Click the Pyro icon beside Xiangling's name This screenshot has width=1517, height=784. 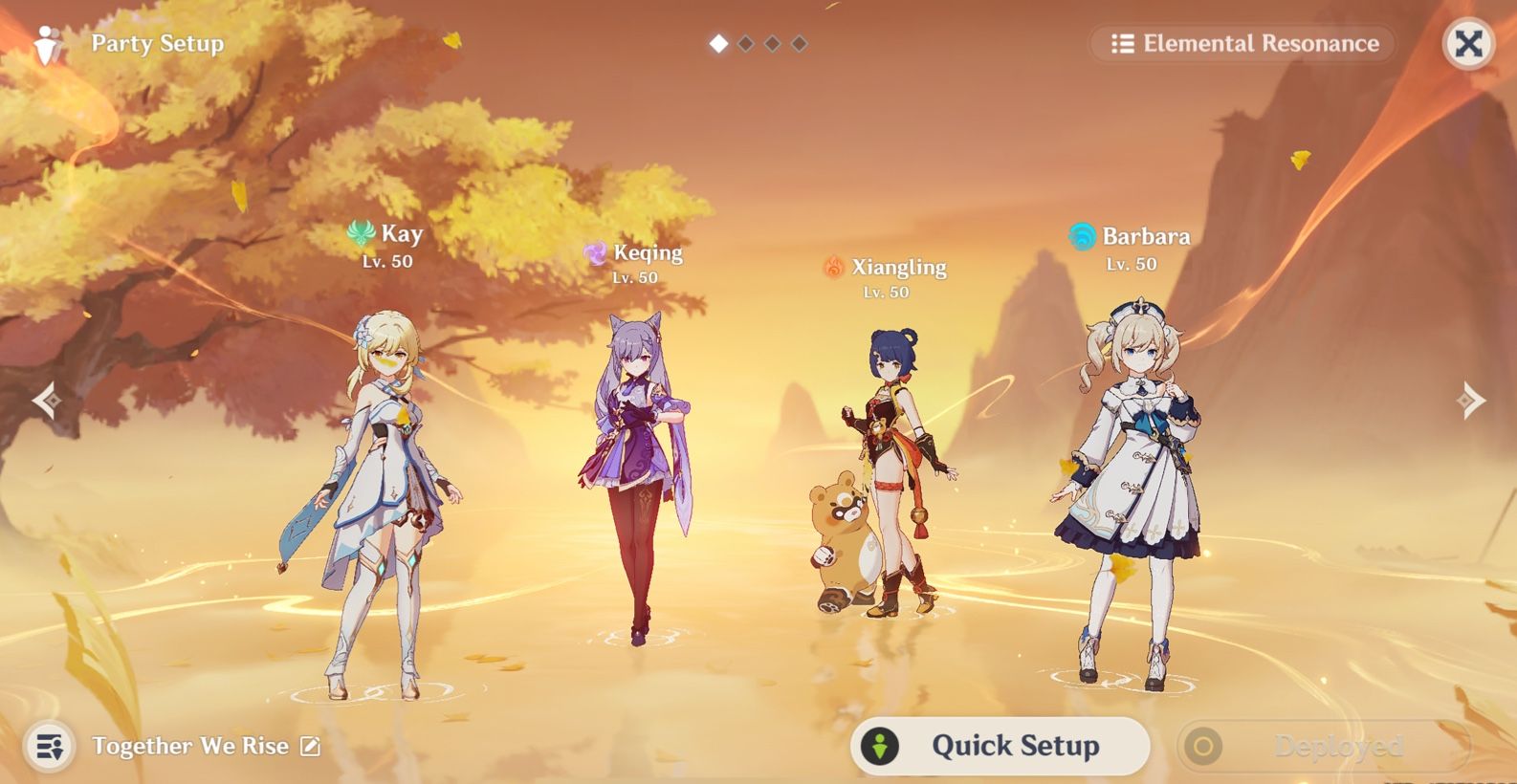pos(833,267)
